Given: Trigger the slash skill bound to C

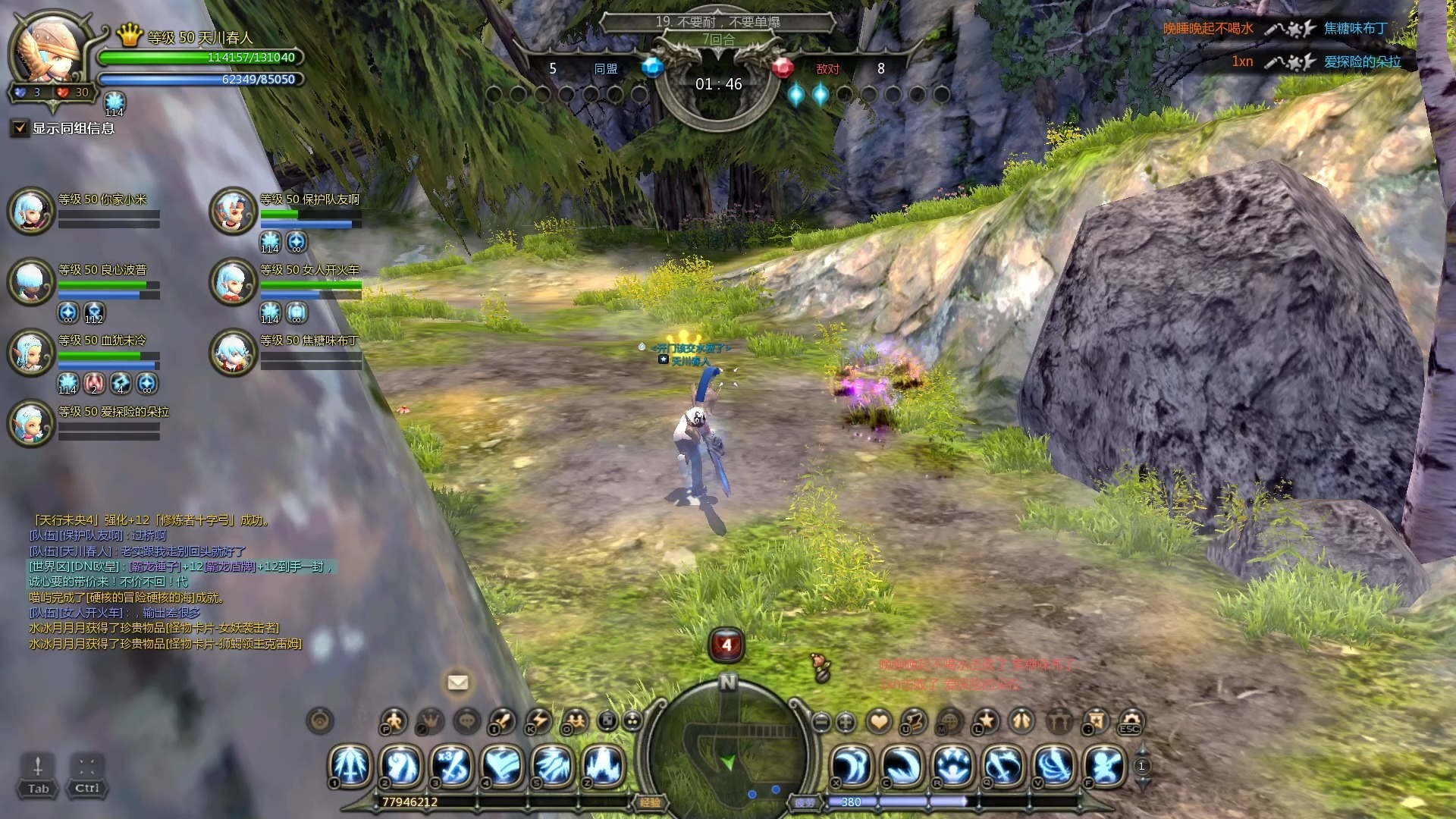Looking at the screenshot, I should pos(902,766).
